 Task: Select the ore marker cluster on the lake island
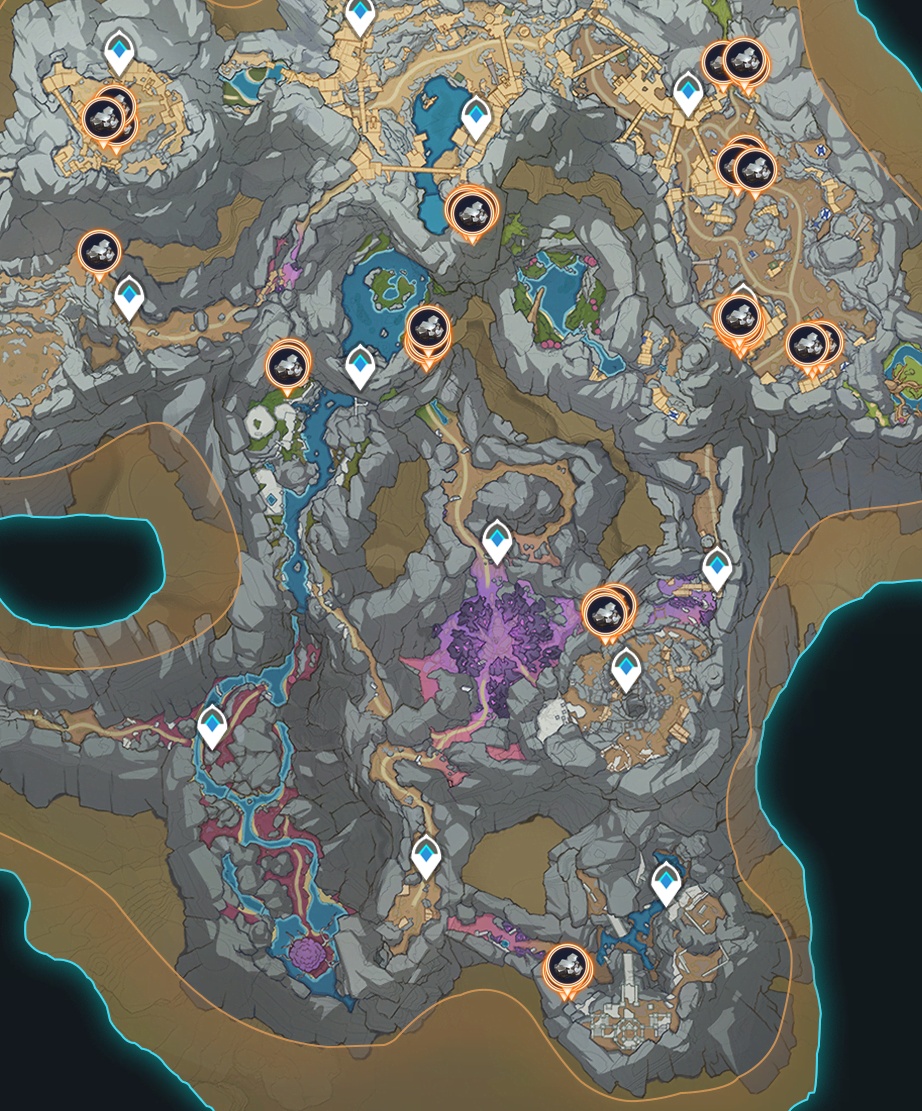[x=428, y=329]
